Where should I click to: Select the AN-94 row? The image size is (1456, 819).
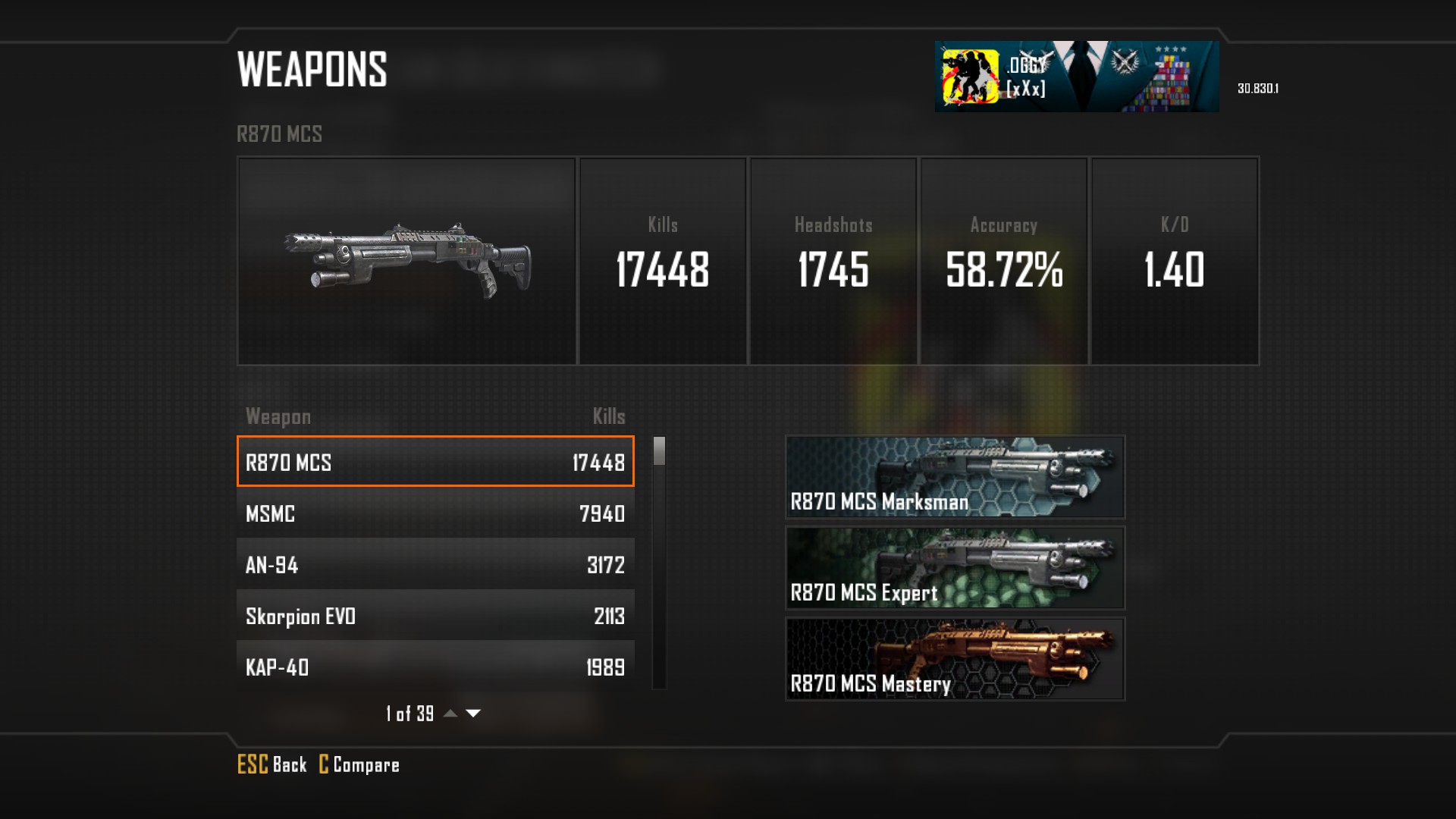tap(435, 564)
